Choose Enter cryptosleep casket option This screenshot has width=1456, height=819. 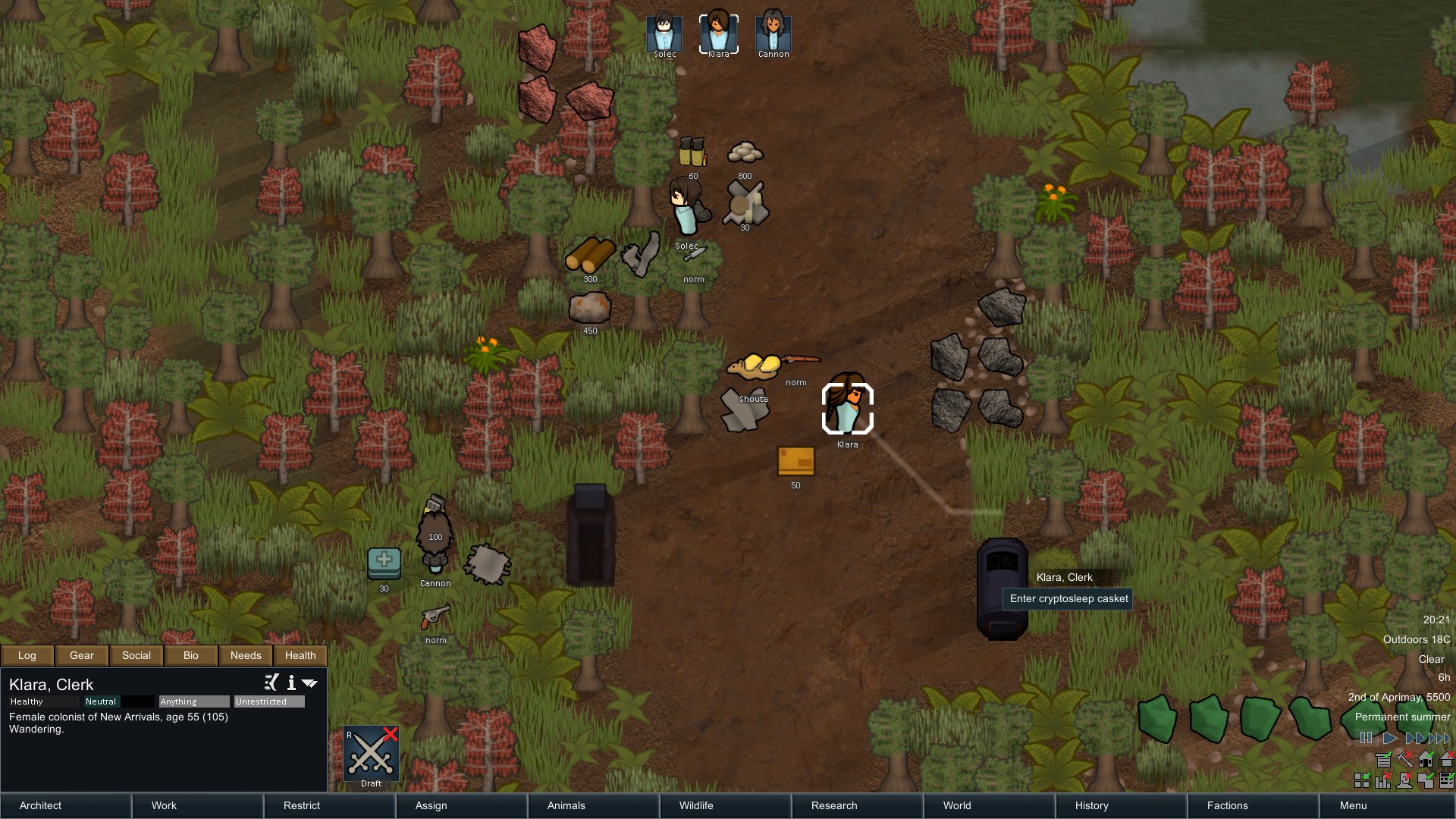point(1068,598)
